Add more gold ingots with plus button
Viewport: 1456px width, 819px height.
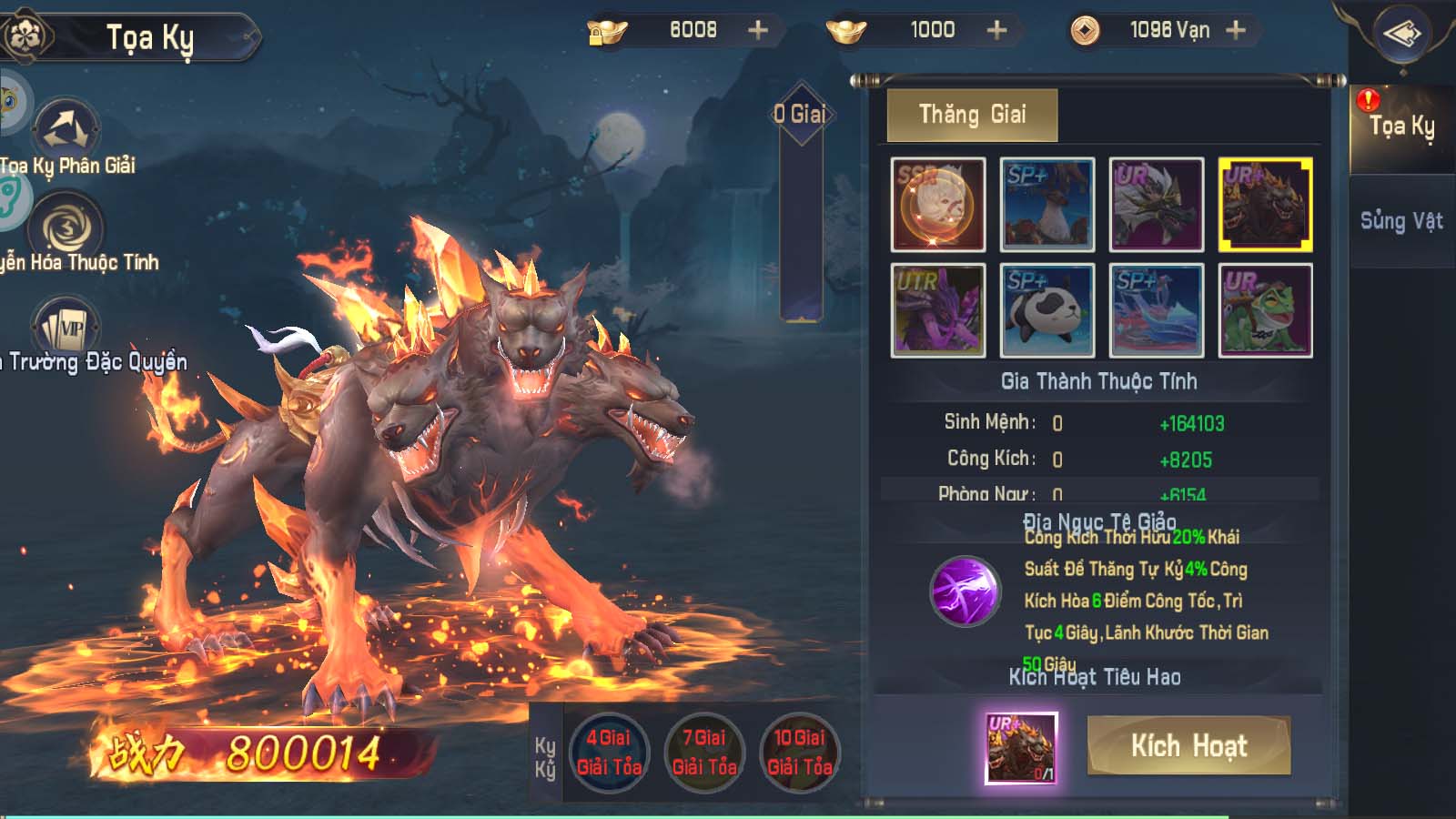point(997,30)
